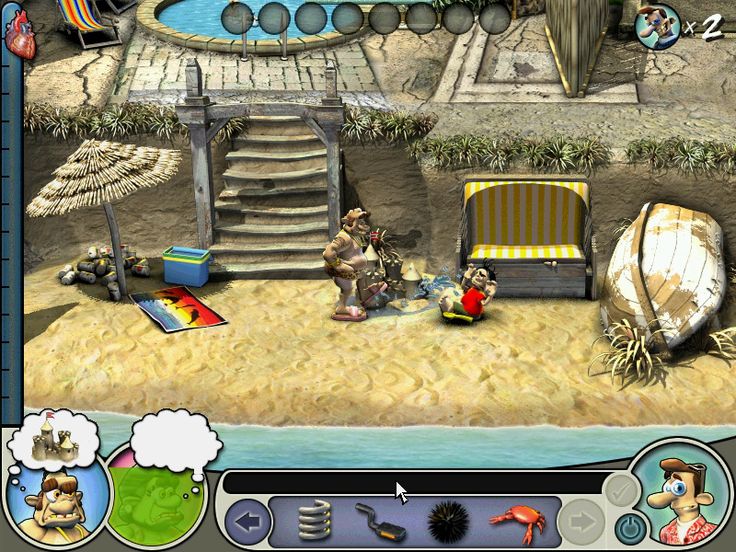Select the red crab inventory item
The height and width of the screenshot is (552, 736).
click(515, 520)
